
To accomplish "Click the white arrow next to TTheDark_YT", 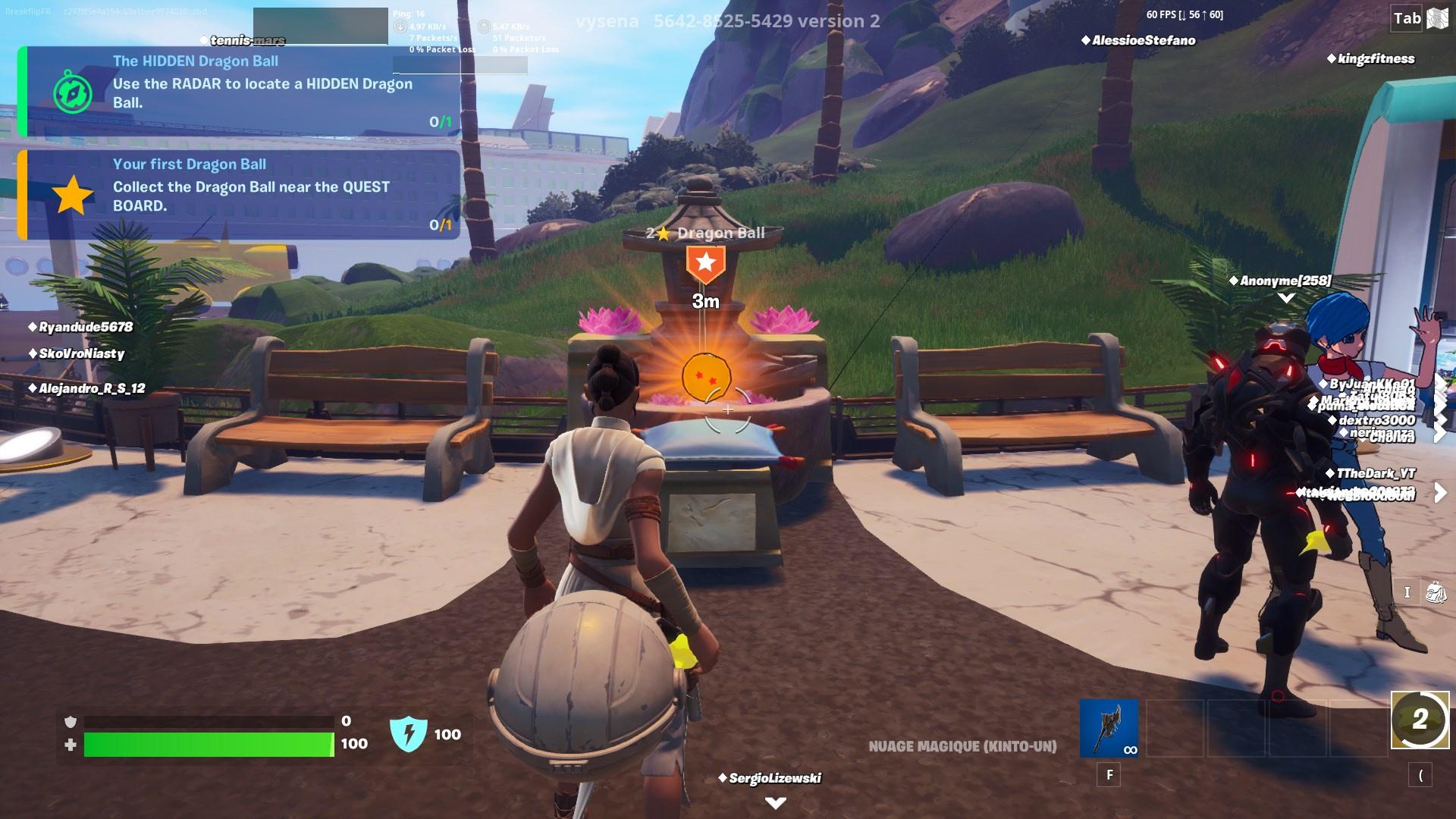I will pos(1438,492).
